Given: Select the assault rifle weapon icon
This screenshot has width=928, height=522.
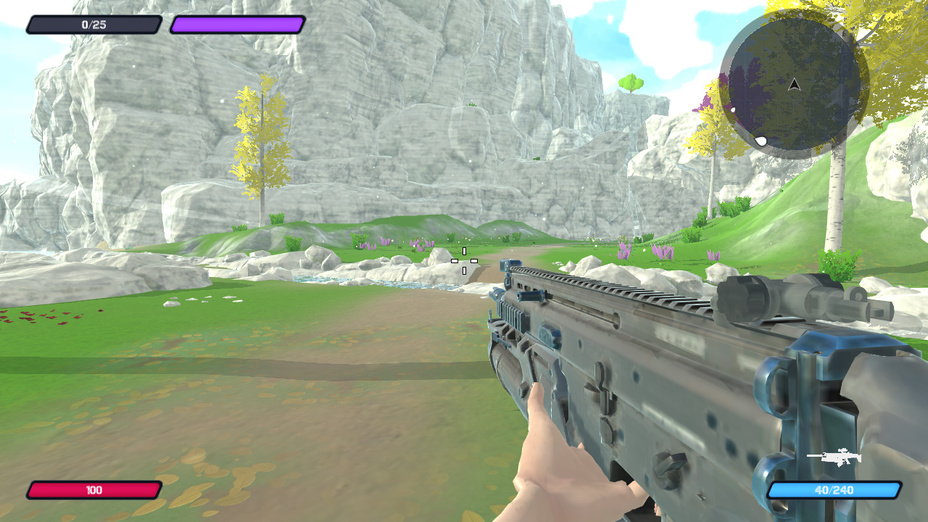Looking at the screenshot, I should [x=834, y=458].
